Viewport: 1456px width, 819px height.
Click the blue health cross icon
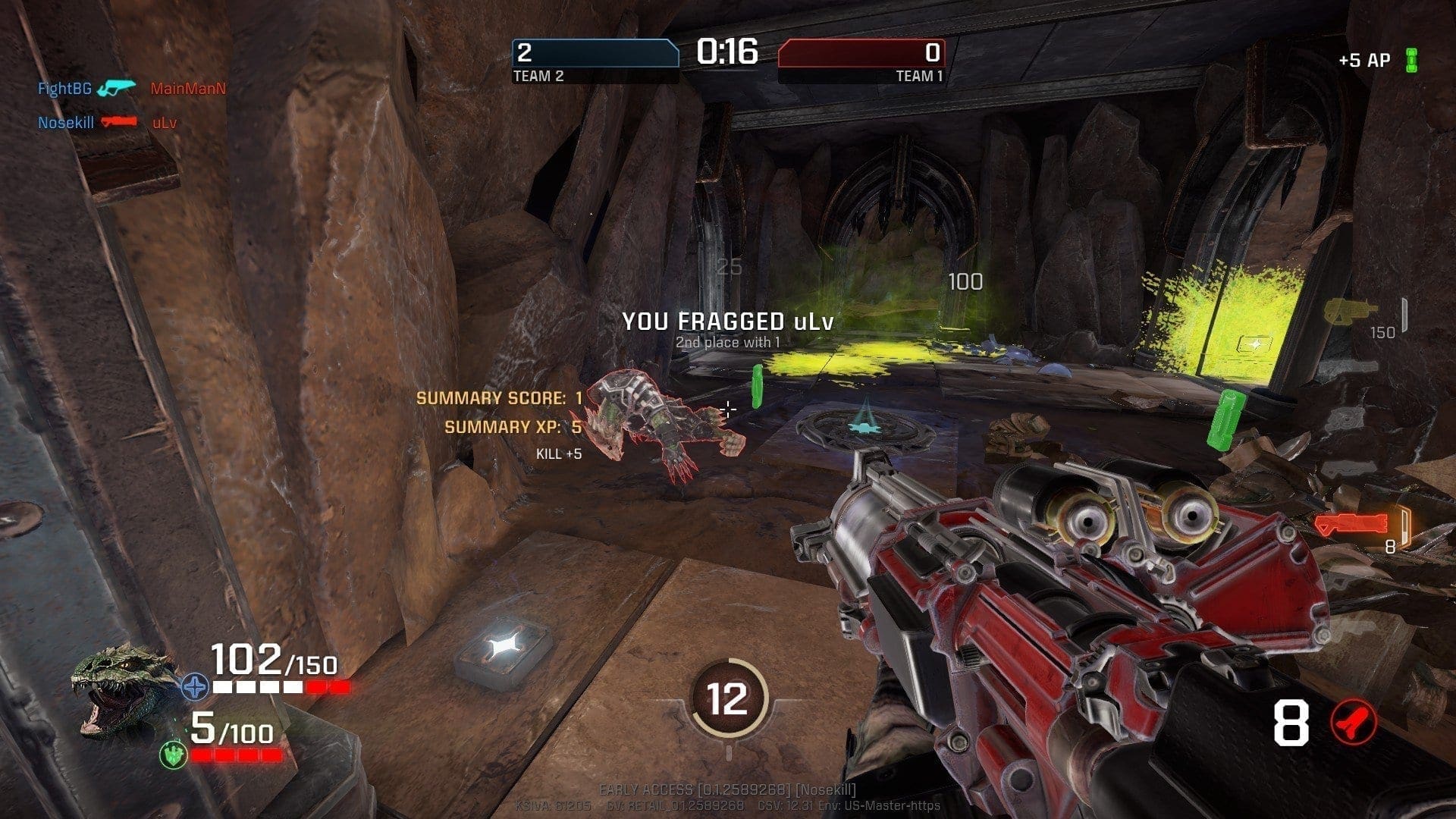(x=195, y=687)
